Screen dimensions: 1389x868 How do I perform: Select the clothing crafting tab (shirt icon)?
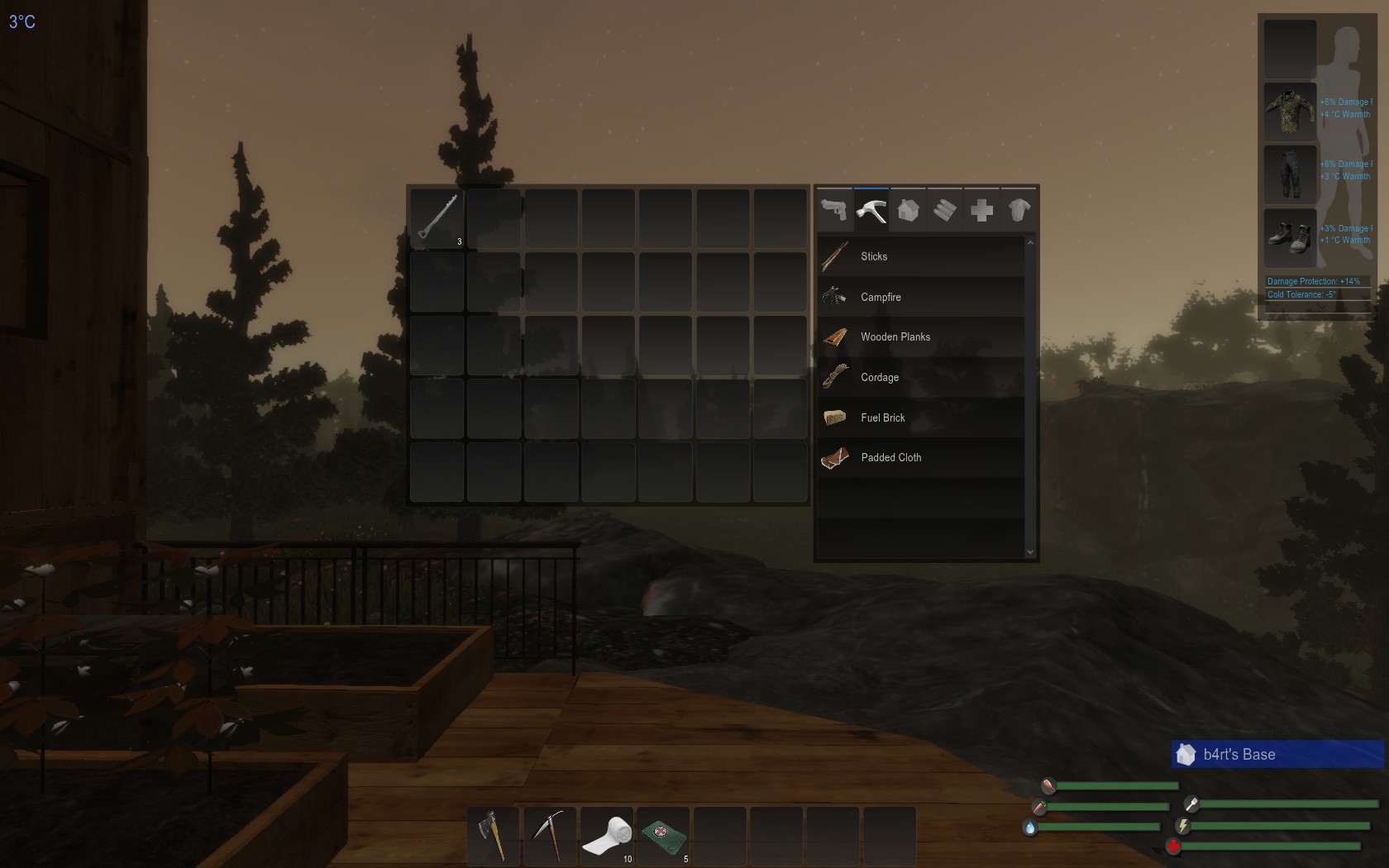pyautogui.click(x=1019, y=210)
